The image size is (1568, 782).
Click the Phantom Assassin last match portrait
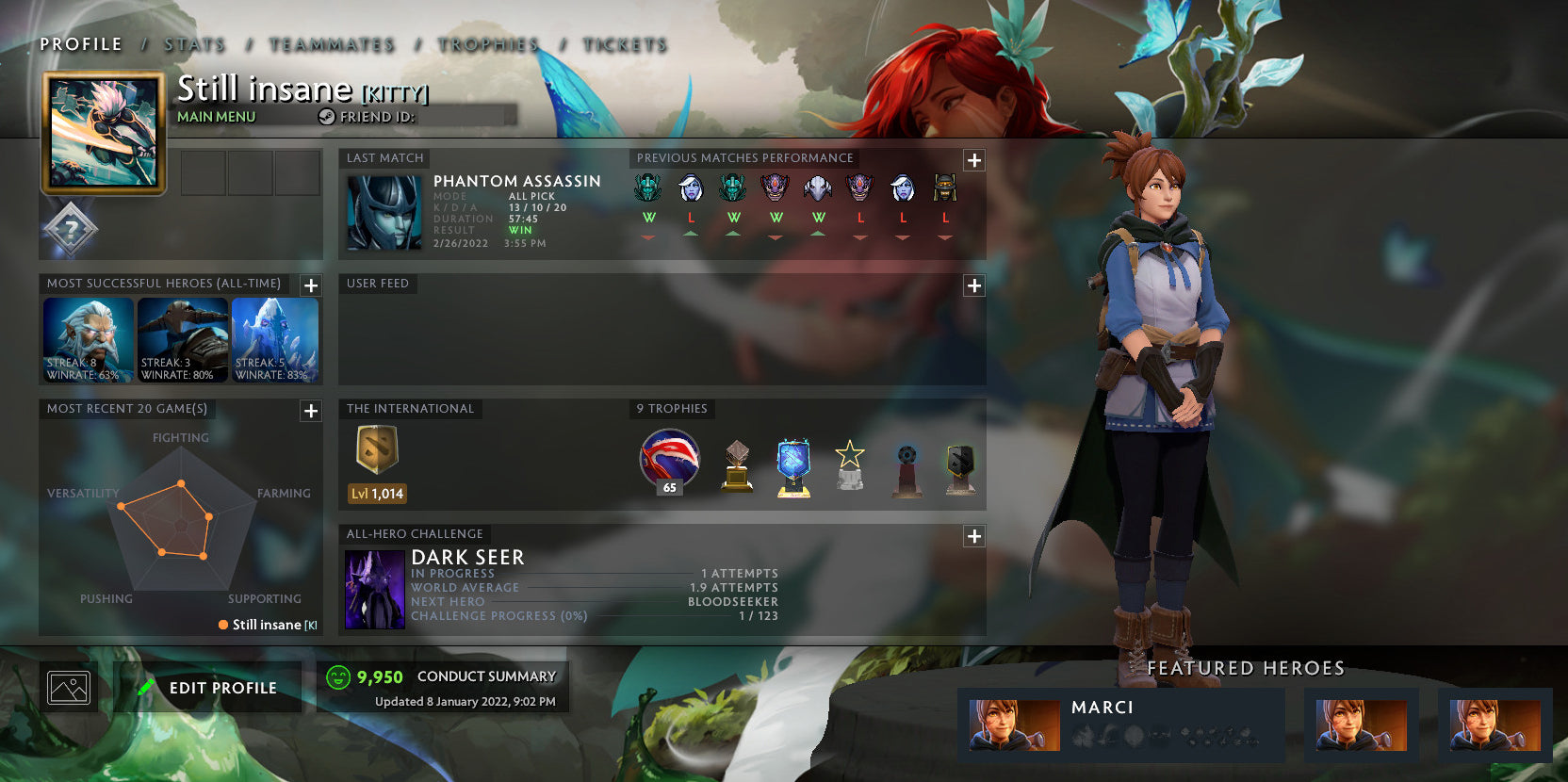click(x=386, y=214)
